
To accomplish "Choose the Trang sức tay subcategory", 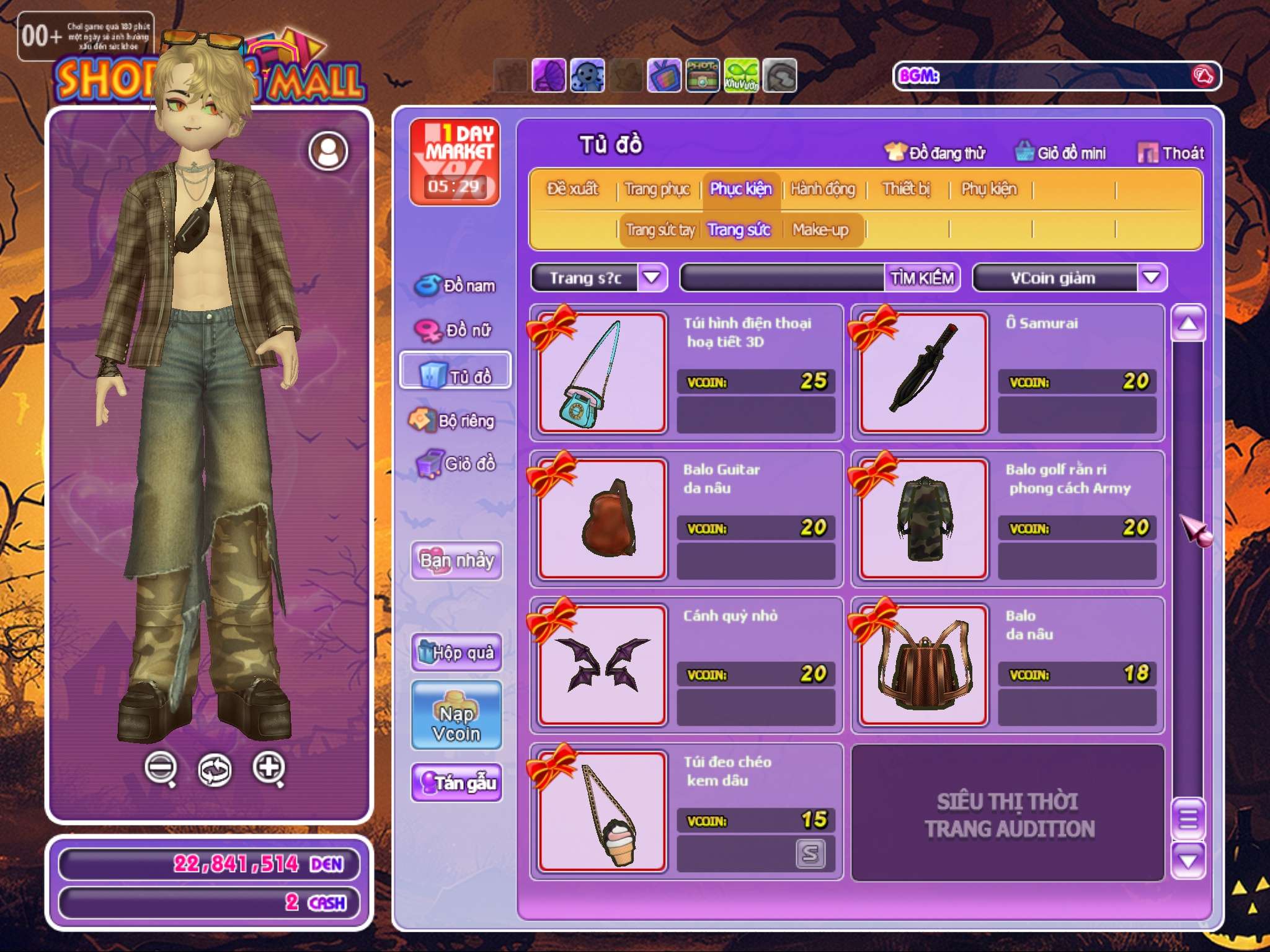I will (x=660, y=230).
